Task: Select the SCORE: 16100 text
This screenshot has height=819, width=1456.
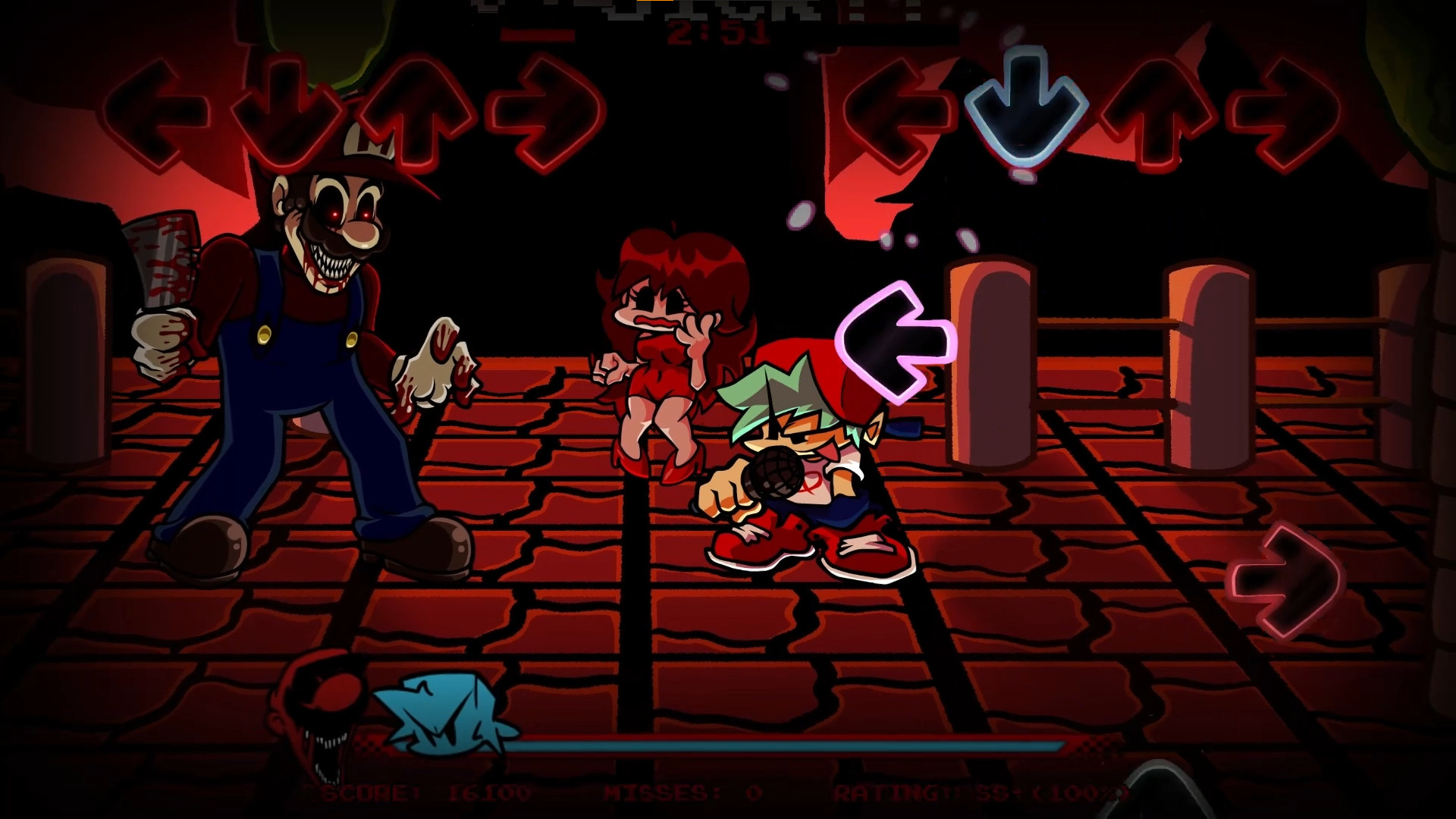Action: tap(425, 794)
